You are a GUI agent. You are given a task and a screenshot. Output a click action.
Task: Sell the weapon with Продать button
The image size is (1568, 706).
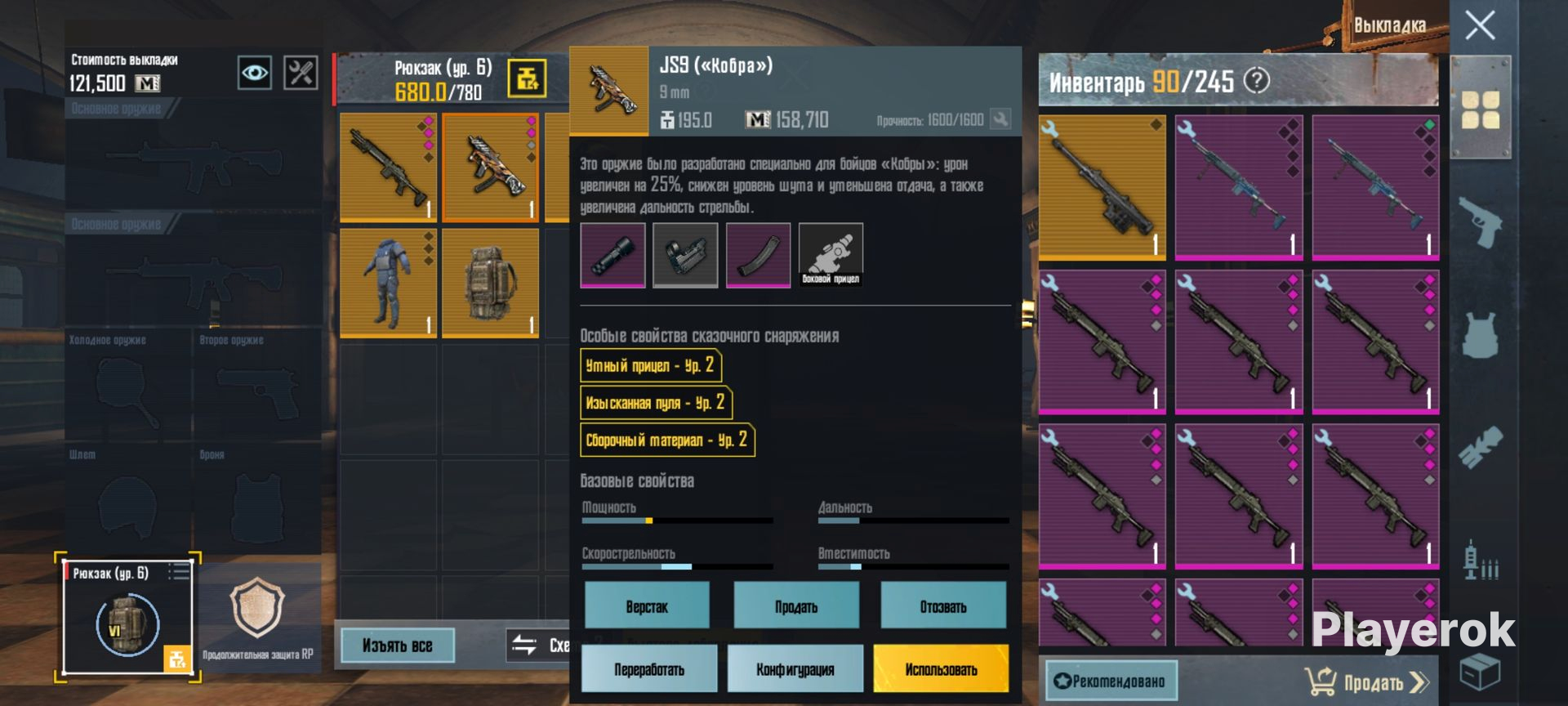point(795,606)
